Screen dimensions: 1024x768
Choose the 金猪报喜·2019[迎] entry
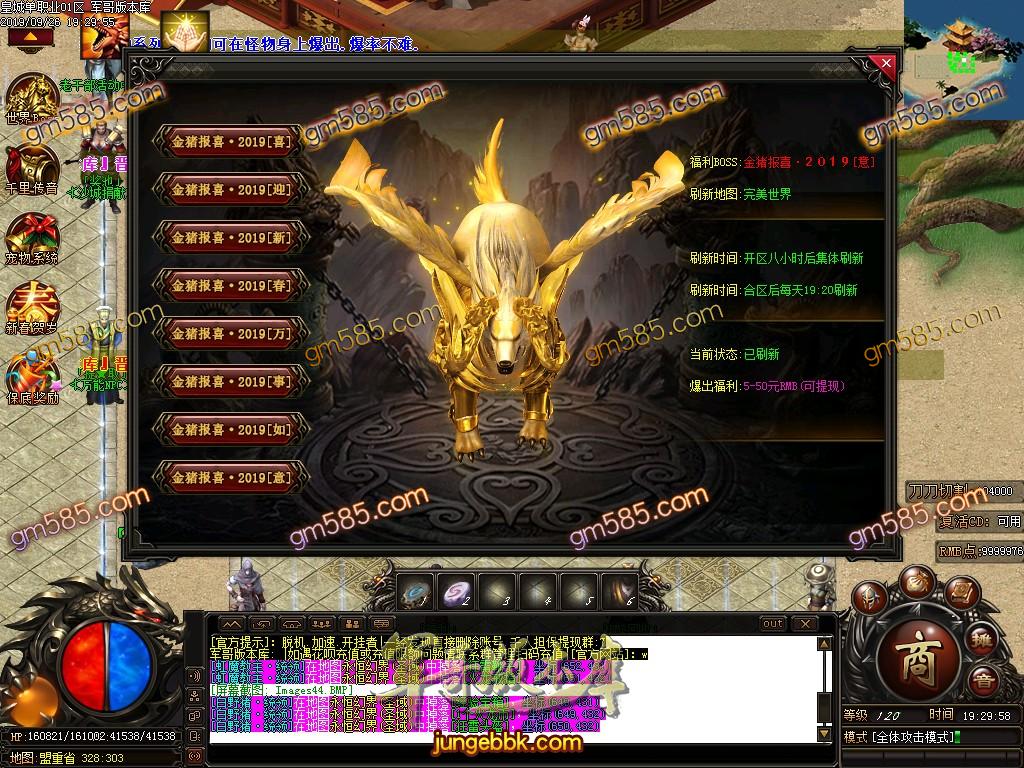(231, 190)
